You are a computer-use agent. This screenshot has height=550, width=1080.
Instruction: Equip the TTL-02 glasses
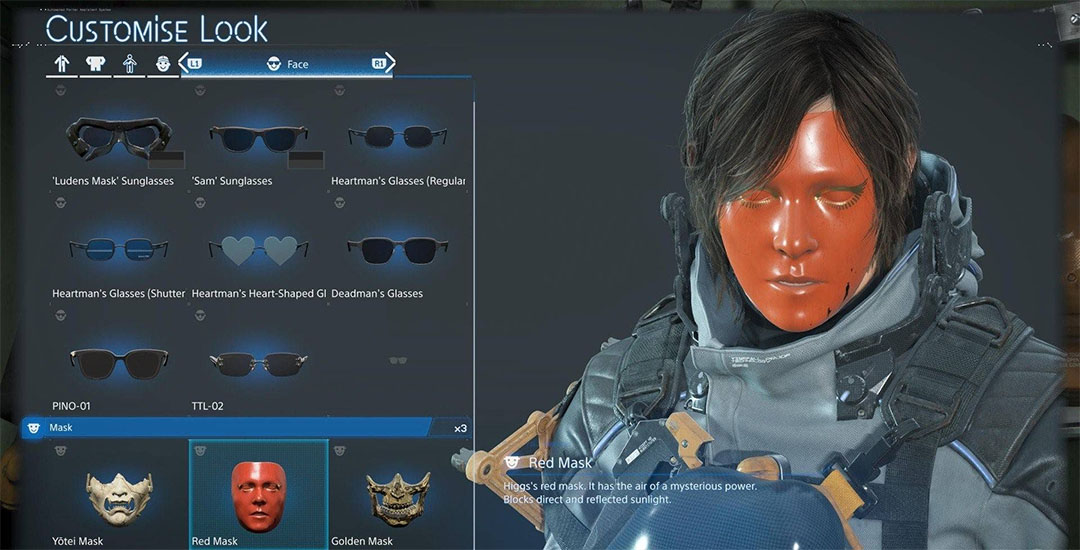click(258, 362)
